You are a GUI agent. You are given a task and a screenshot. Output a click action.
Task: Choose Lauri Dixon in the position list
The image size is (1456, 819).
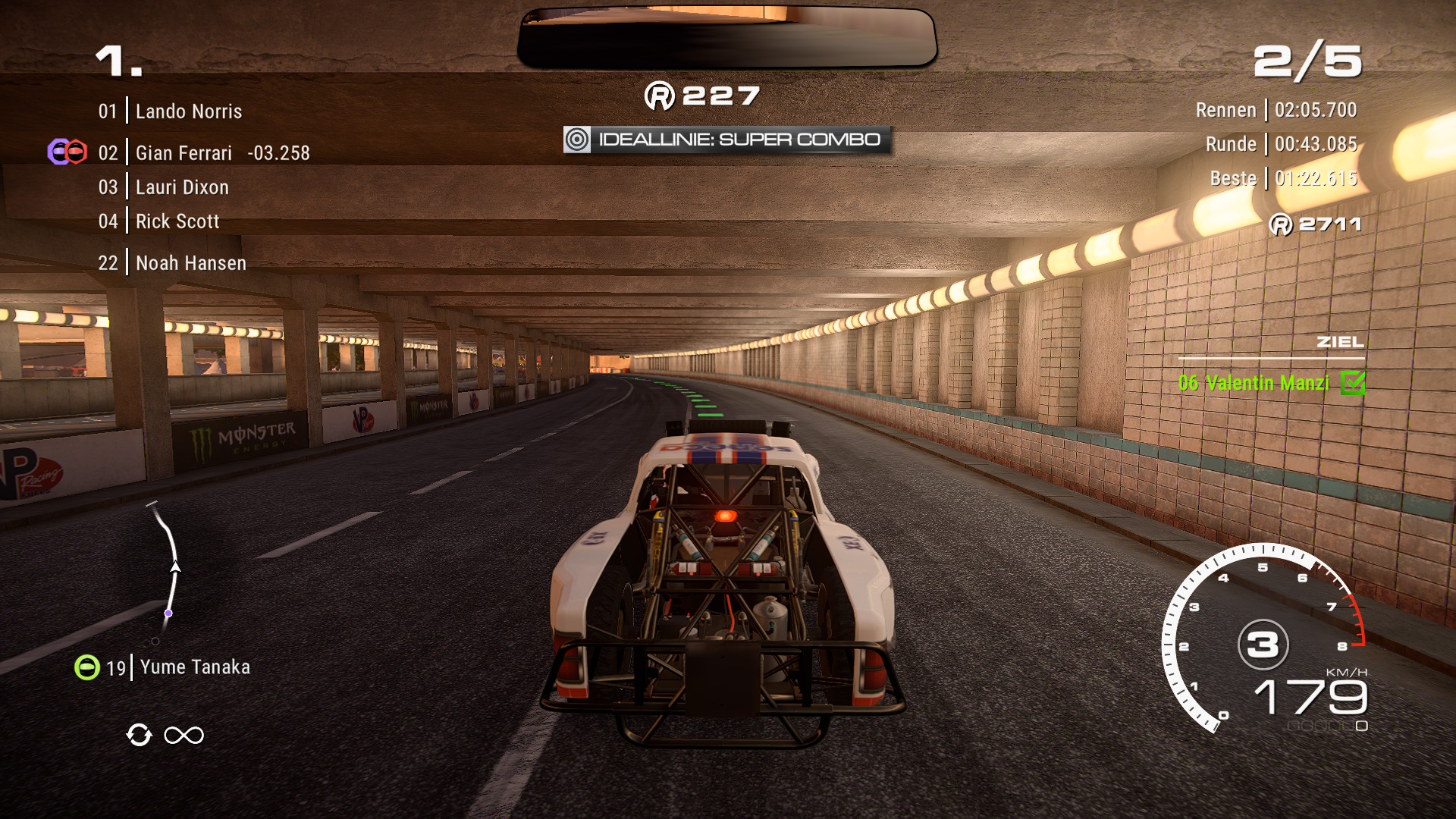point(182,187)
